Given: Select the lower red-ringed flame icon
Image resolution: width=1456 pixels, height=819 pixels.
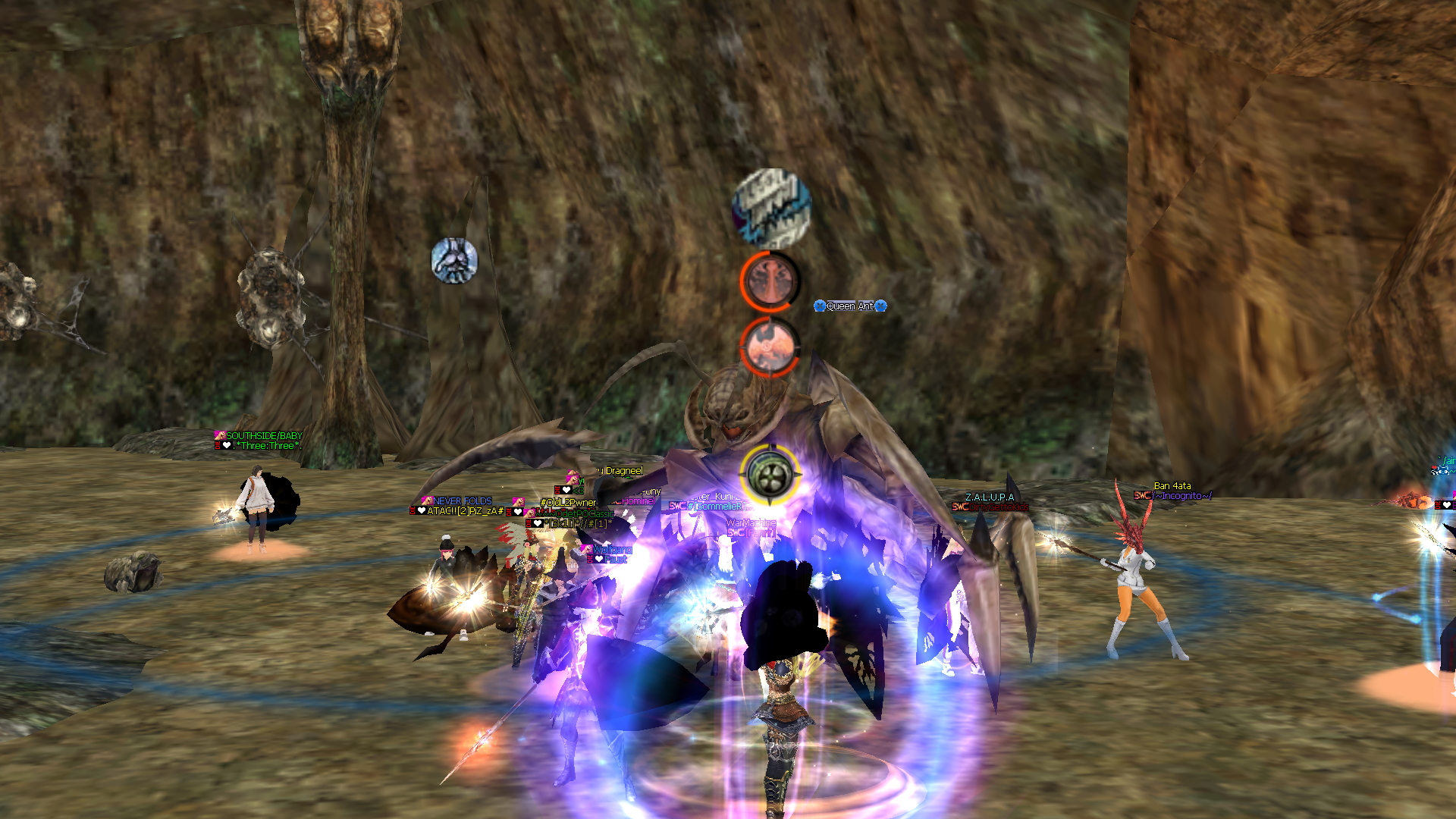Looking at the screenshot, I should (769, 347).
